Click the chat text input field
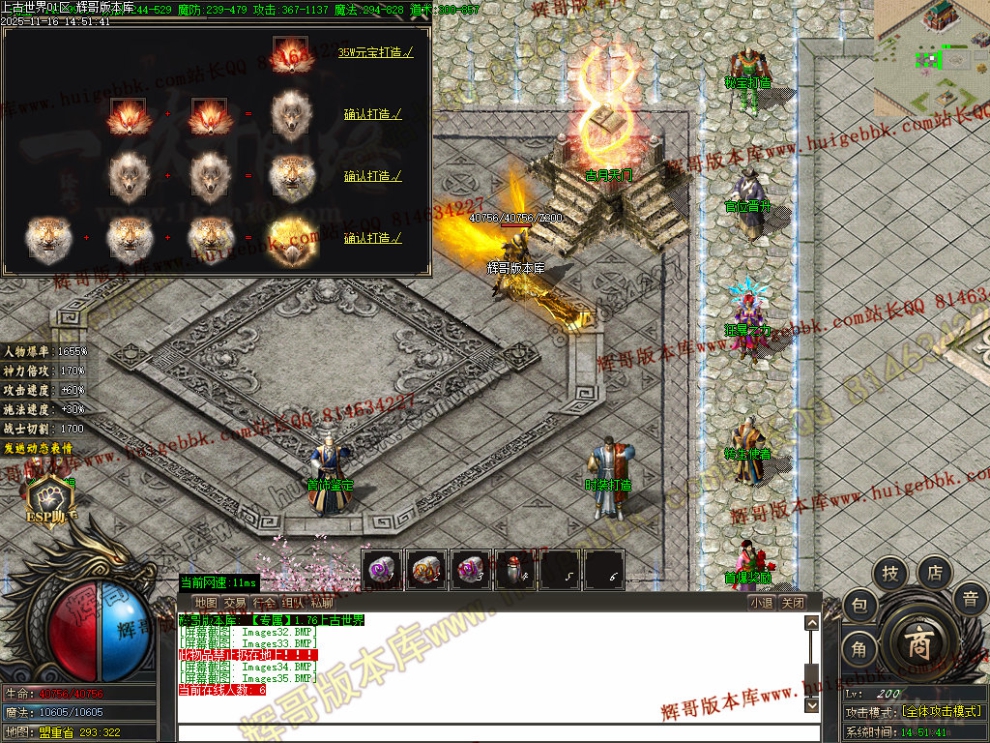990x743 pixels. [490, 733]
